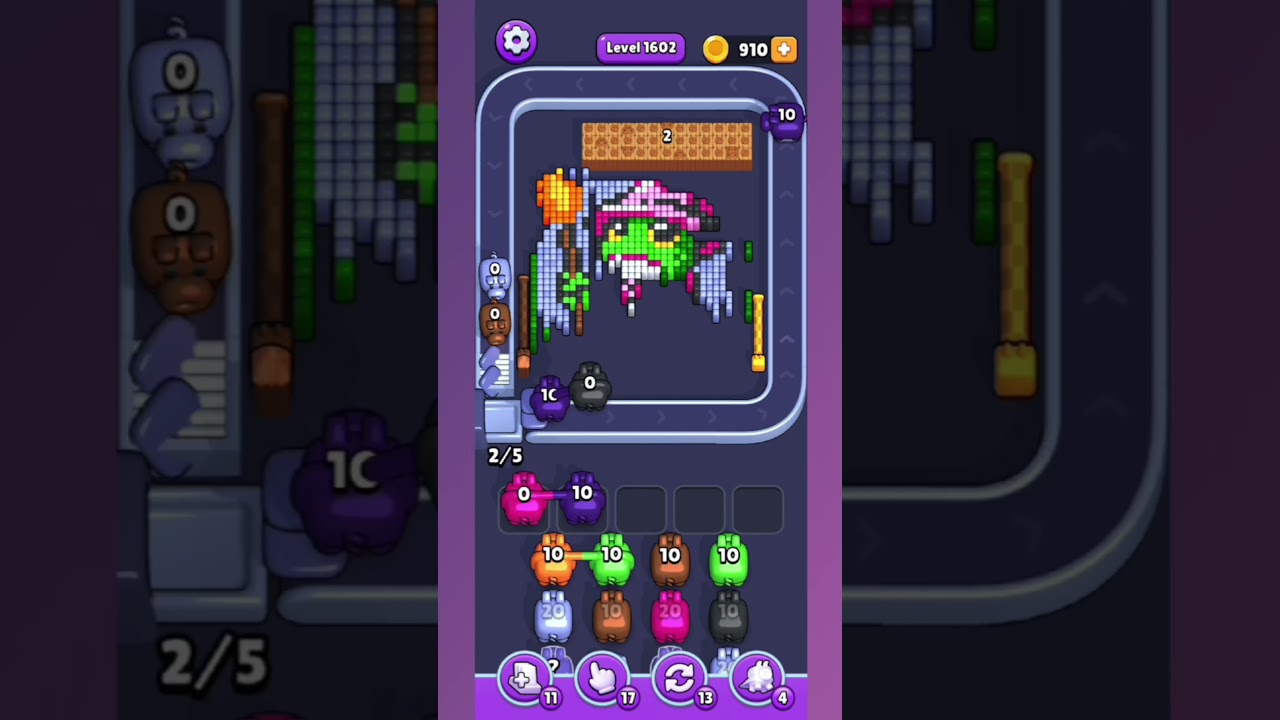The image size is (1280, 720).
Task: Use the add-blocks booster with 11 charges
Action: click(524, 678)
